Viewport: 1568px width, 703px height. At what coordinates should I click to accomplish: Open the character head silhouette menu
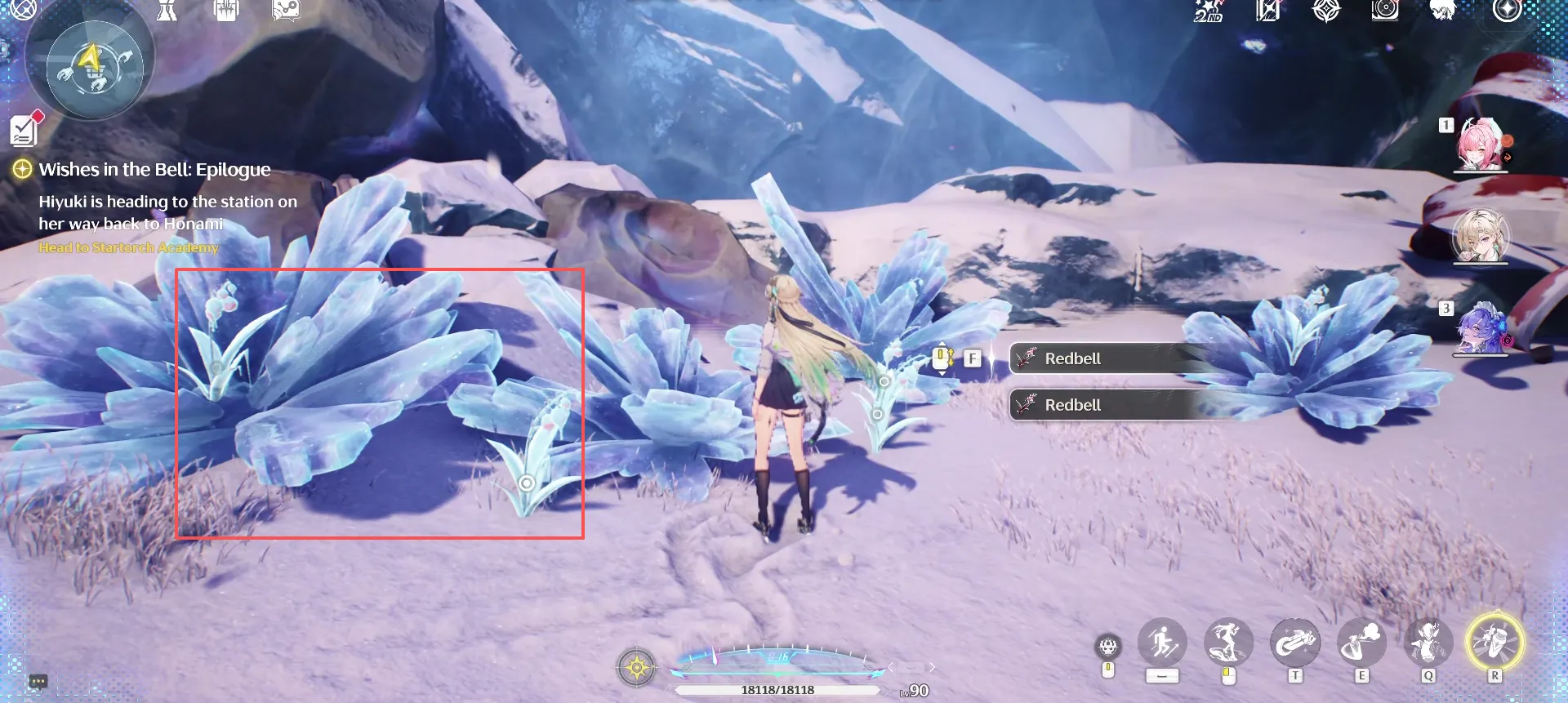coord(1443,11)
